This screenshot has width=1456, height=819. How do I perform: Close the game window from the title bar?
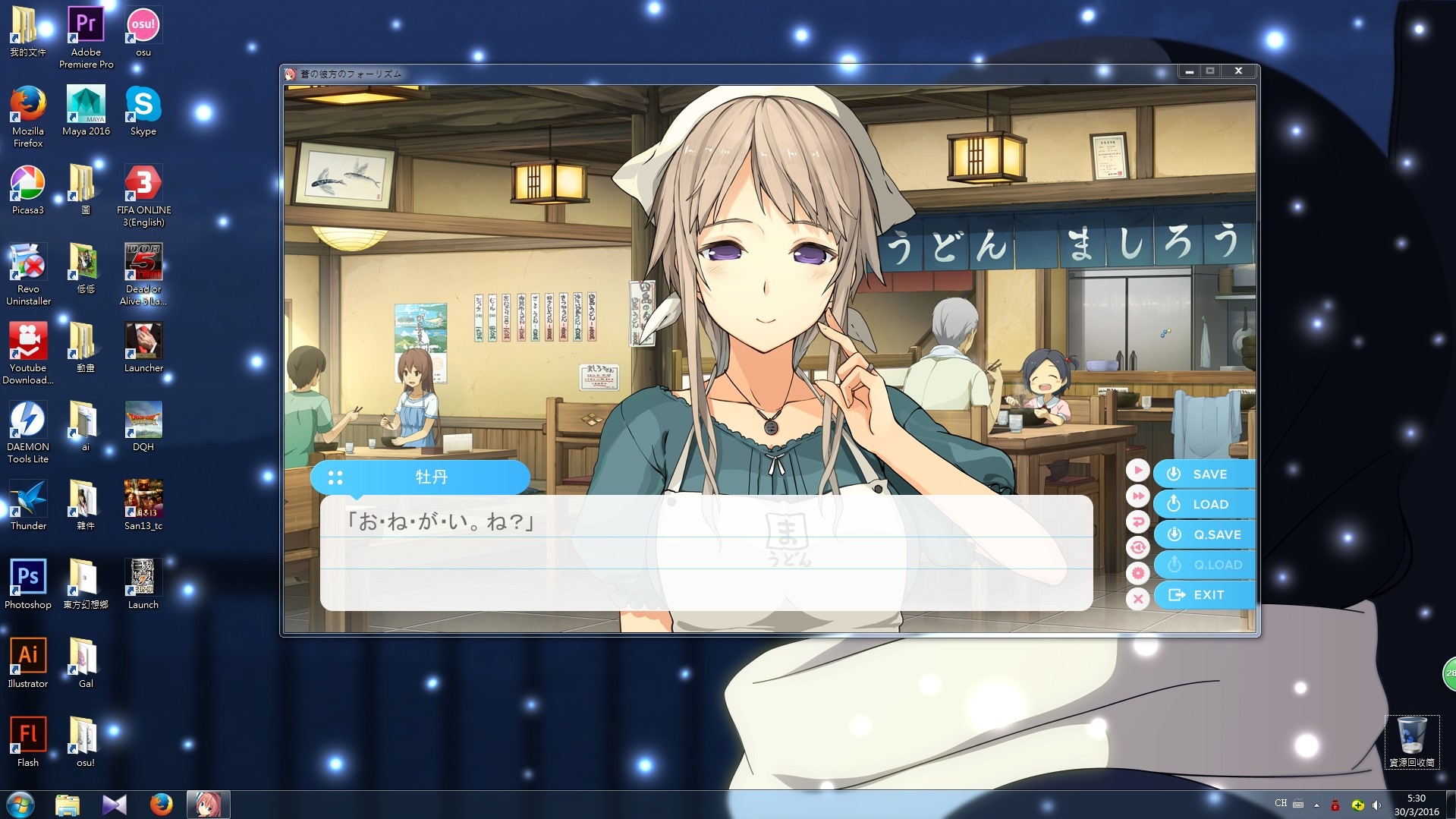point(1238,71)
